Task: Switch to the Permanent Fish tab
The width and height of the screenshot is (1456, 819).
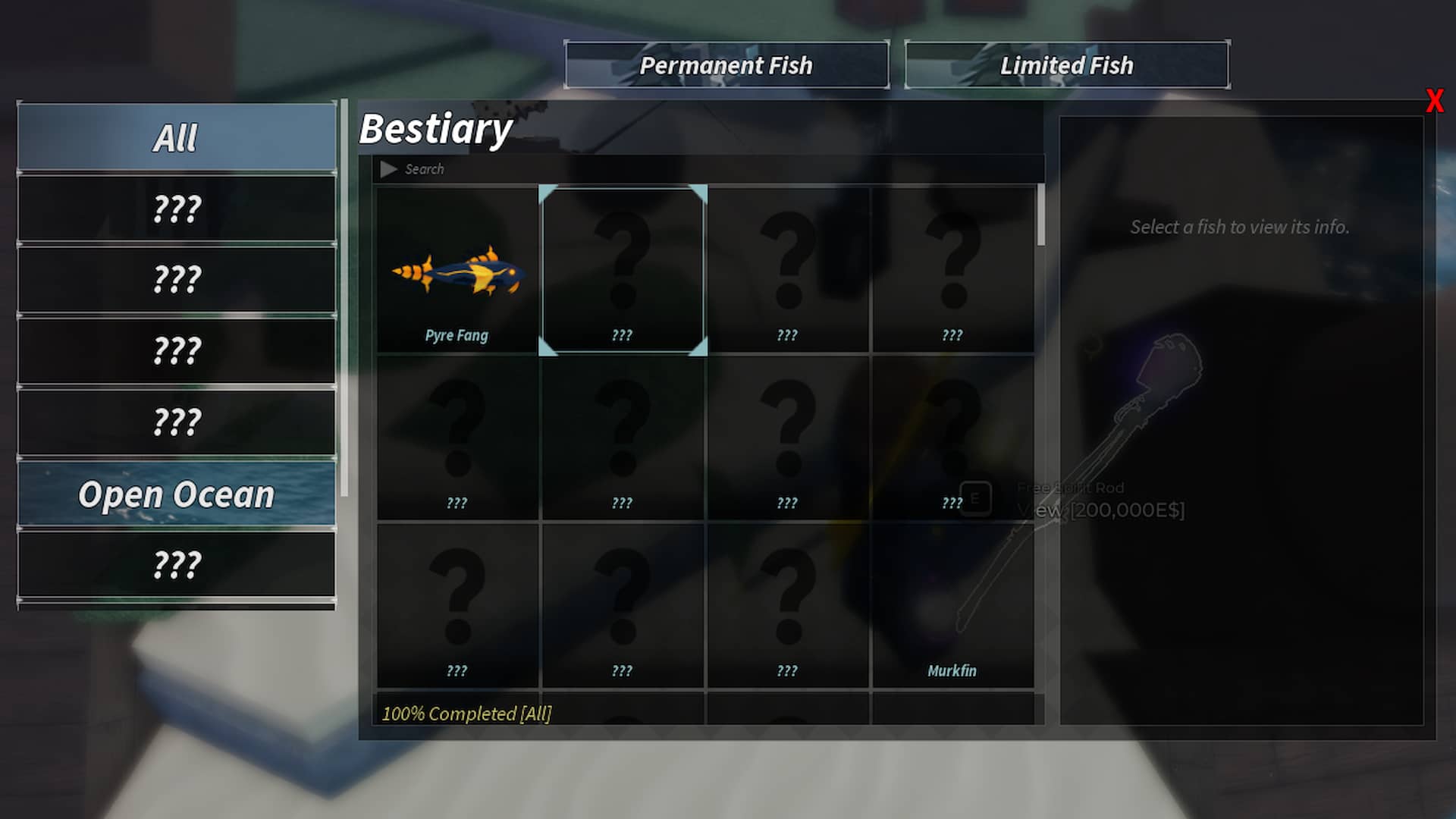Action: (x=727, y=65)
